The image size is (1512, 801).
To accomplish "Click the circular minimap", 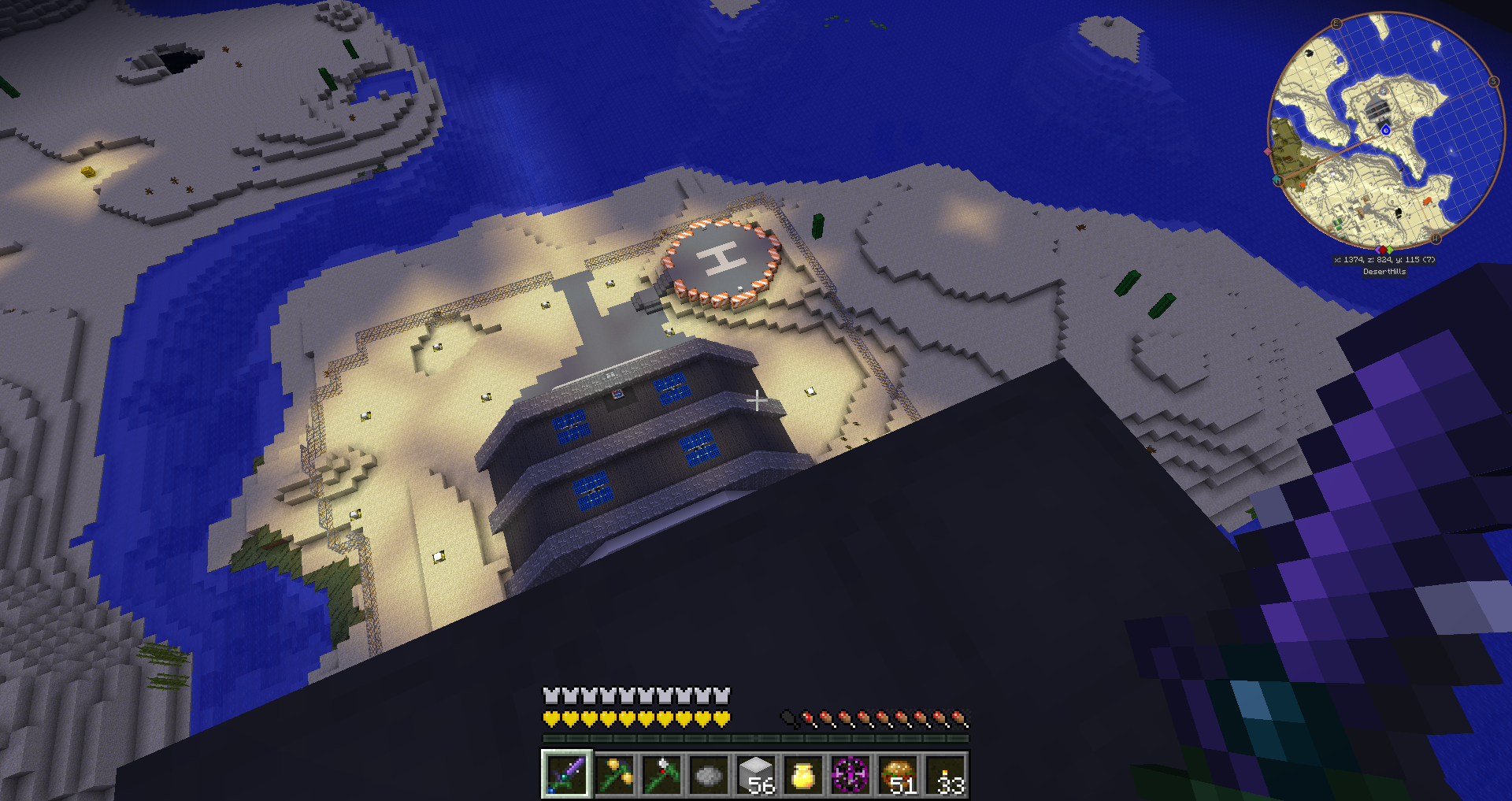I will tap(1385, 131).
